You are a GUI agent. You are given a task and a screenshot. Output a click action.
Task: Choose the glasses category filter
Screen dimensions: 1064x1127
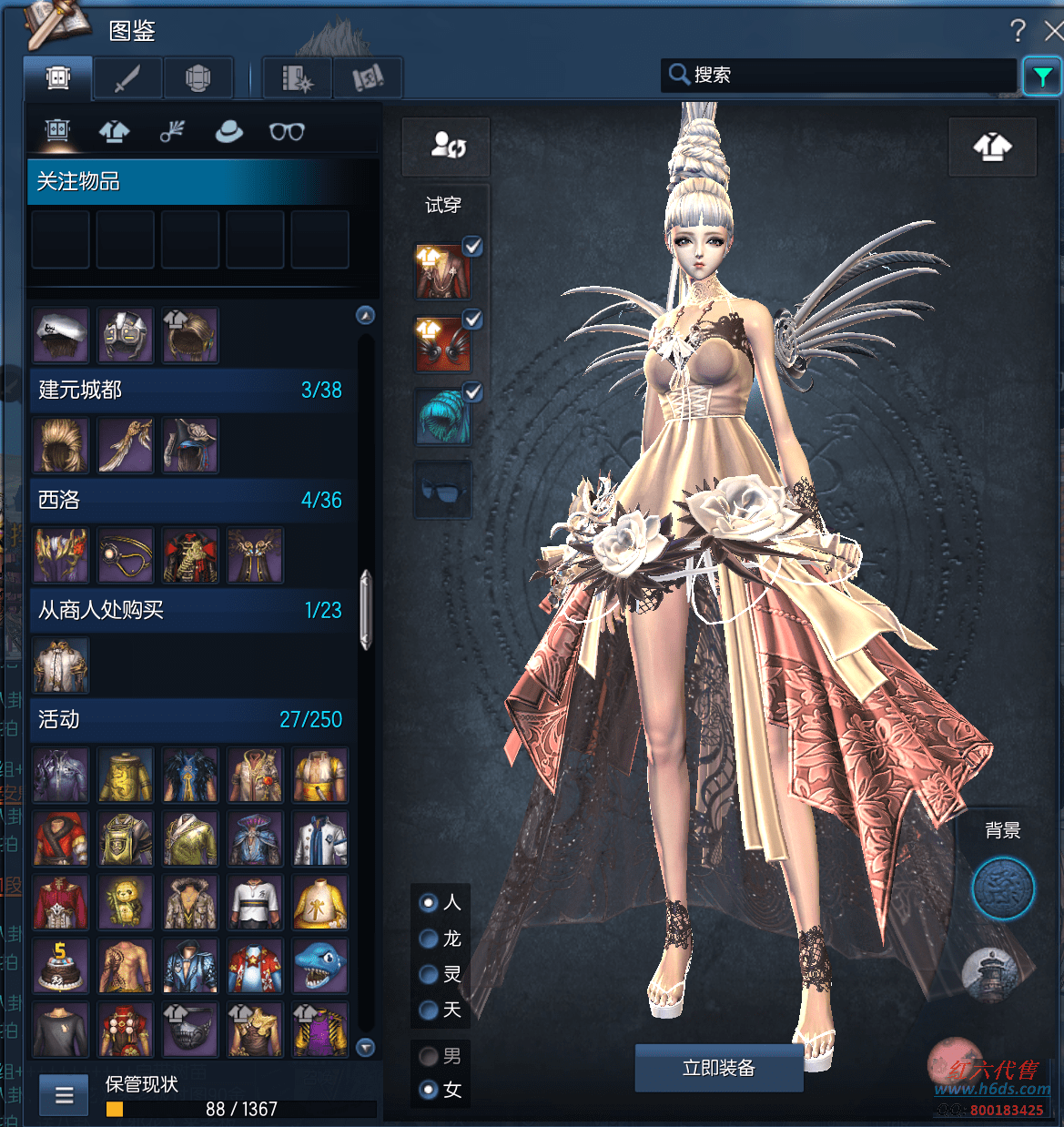(x=287, y=132)
